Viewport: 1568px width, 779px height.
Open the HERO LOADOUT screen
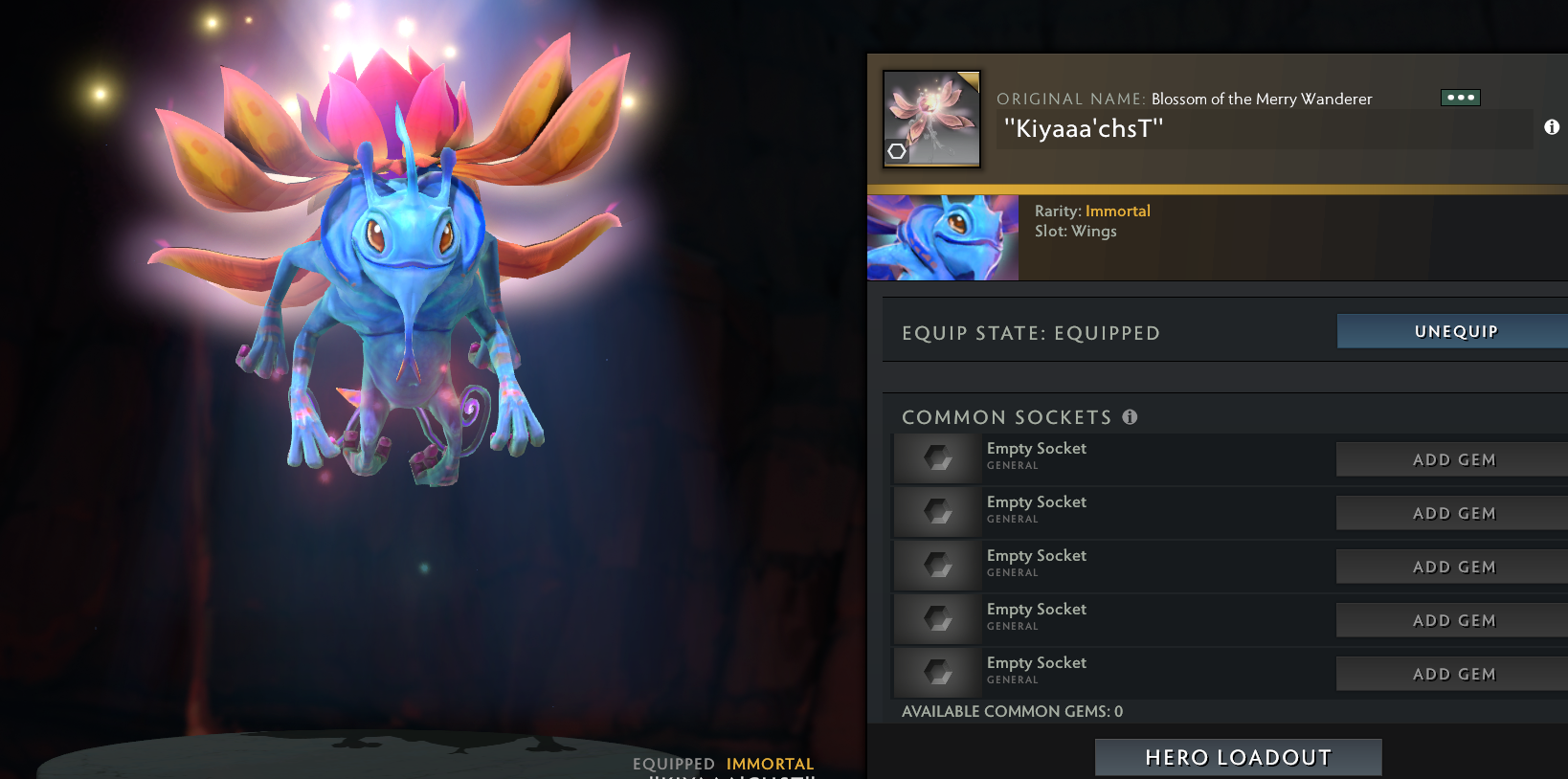point(1237,757)
